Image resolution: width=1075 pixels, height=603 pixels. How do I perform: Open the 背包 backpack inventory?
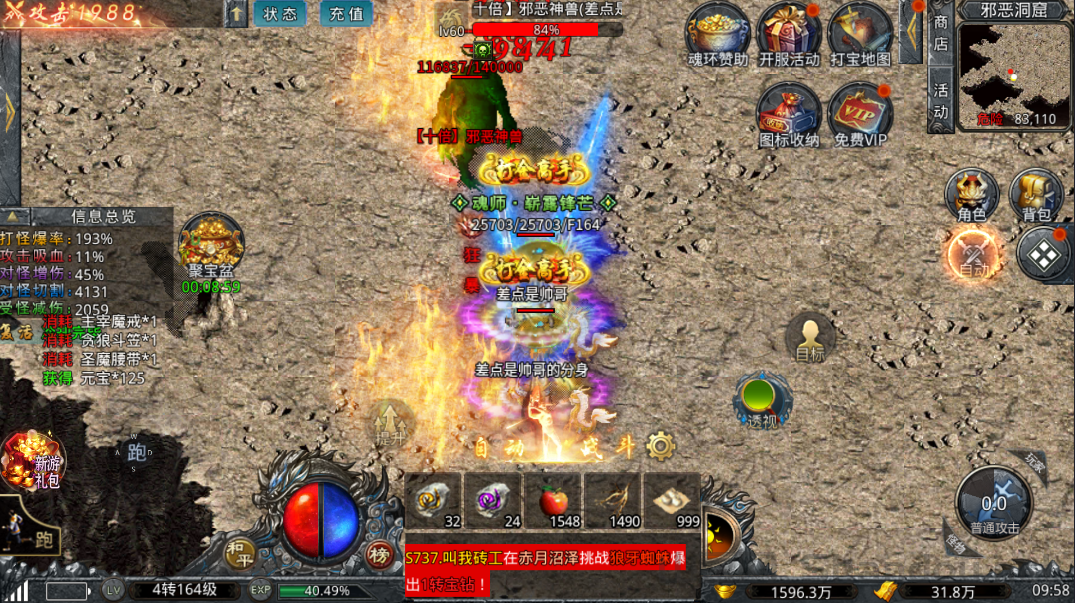[1036, 194]
